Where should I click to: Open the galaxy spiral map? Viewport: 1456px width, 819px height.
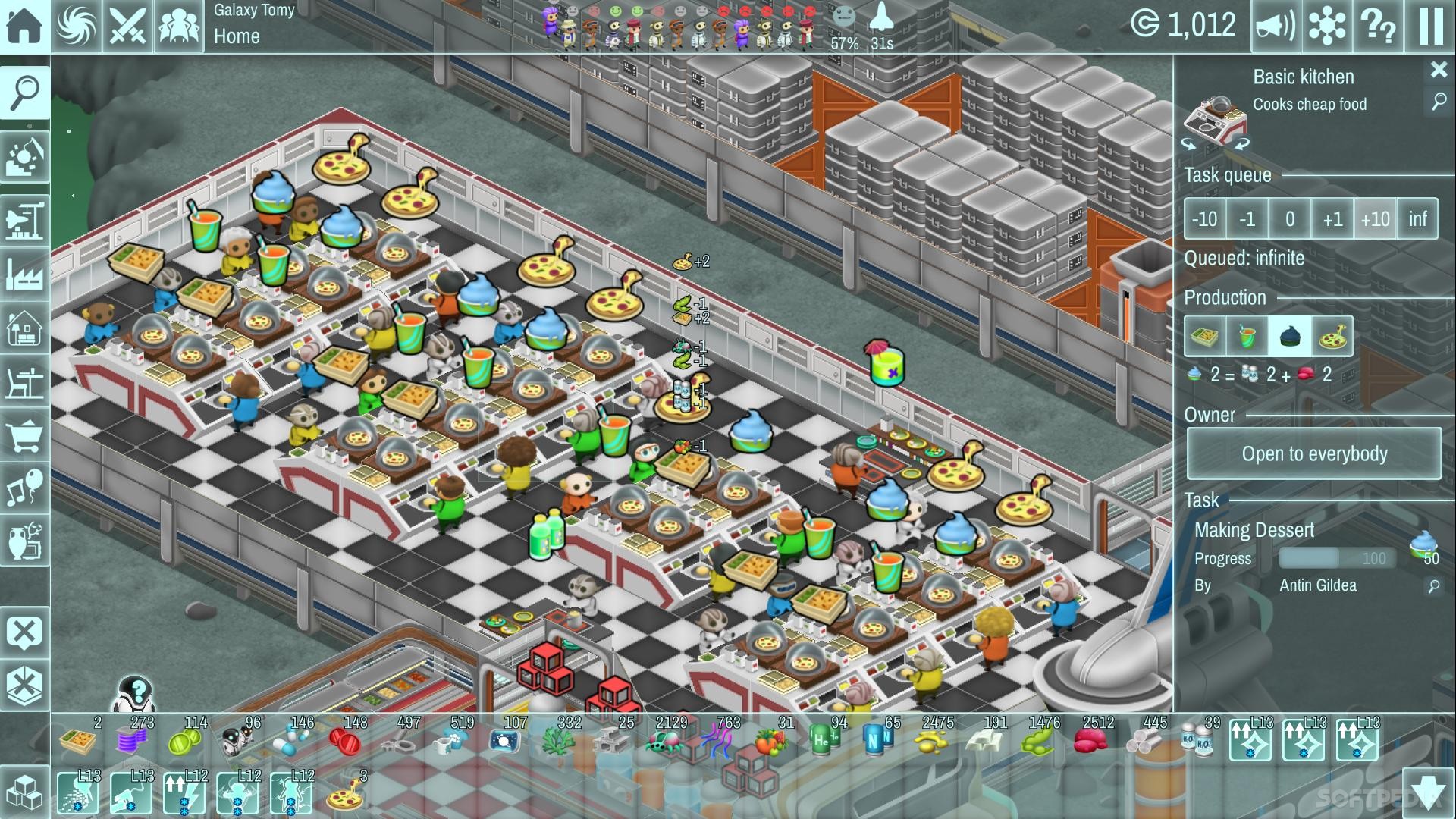pos(77,26)
